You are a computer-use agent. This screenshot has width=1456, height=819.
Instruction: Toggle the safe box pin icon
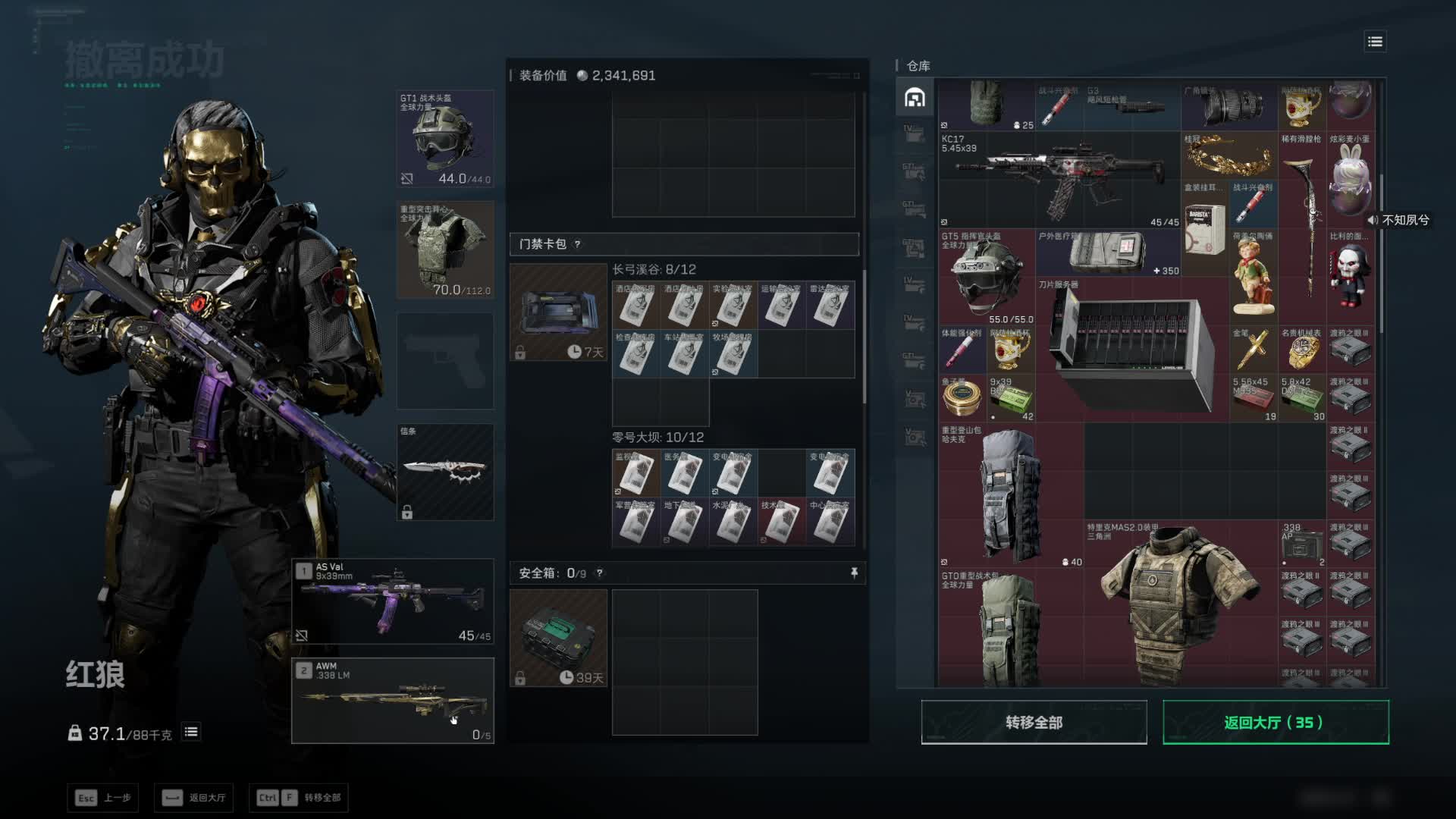click(x=854, y=573)
